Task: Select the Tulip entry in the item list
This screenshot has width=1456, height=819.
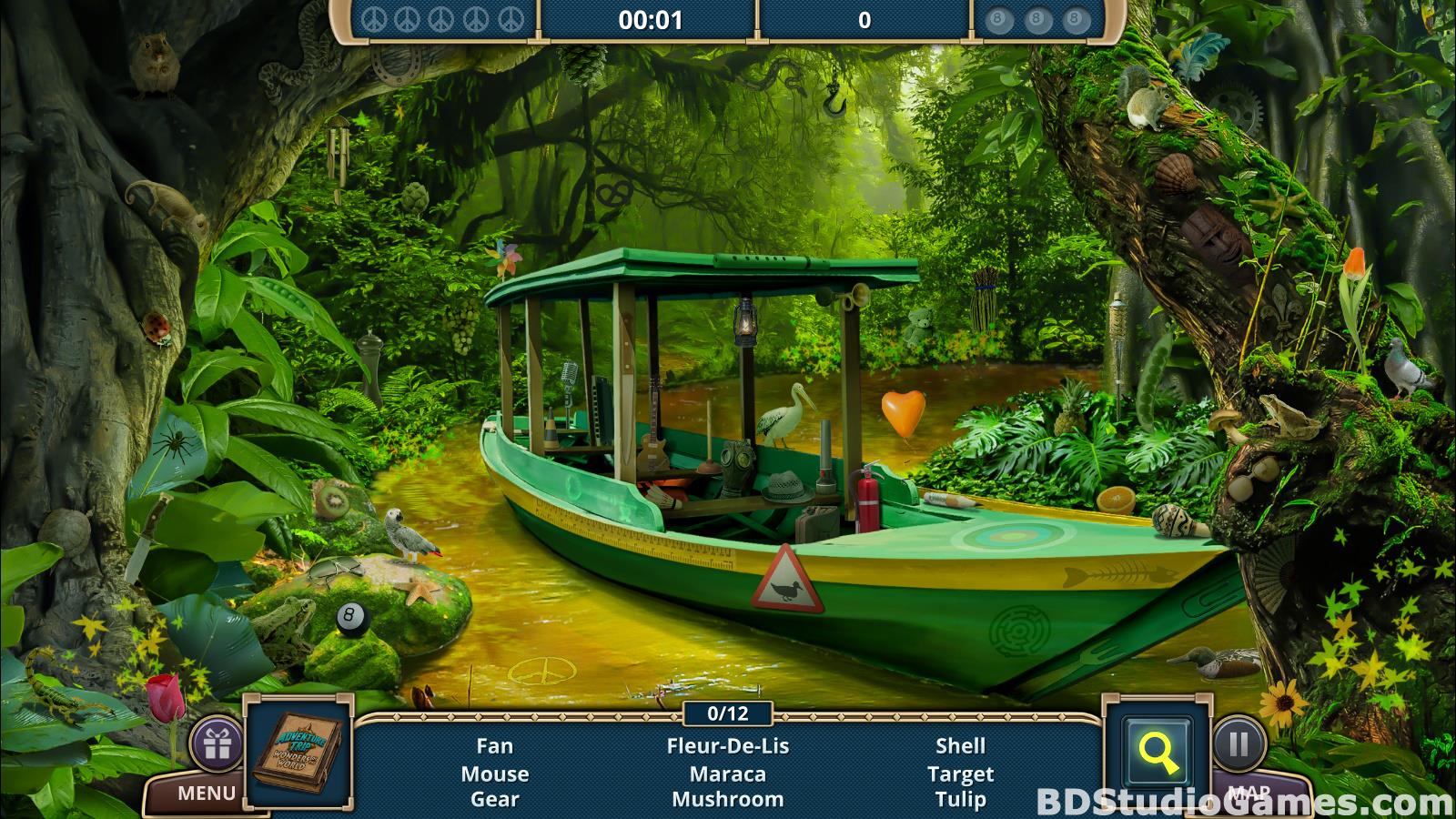Action: click(961, 800)
